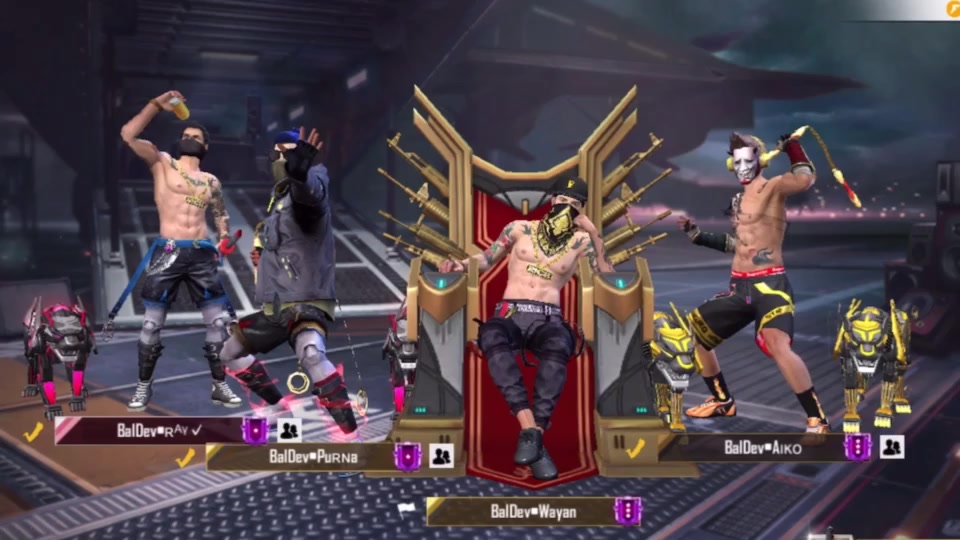960x540 pixels.
Task: Select the BalDev Aiko name plate
Action: [x=760, y=447]
